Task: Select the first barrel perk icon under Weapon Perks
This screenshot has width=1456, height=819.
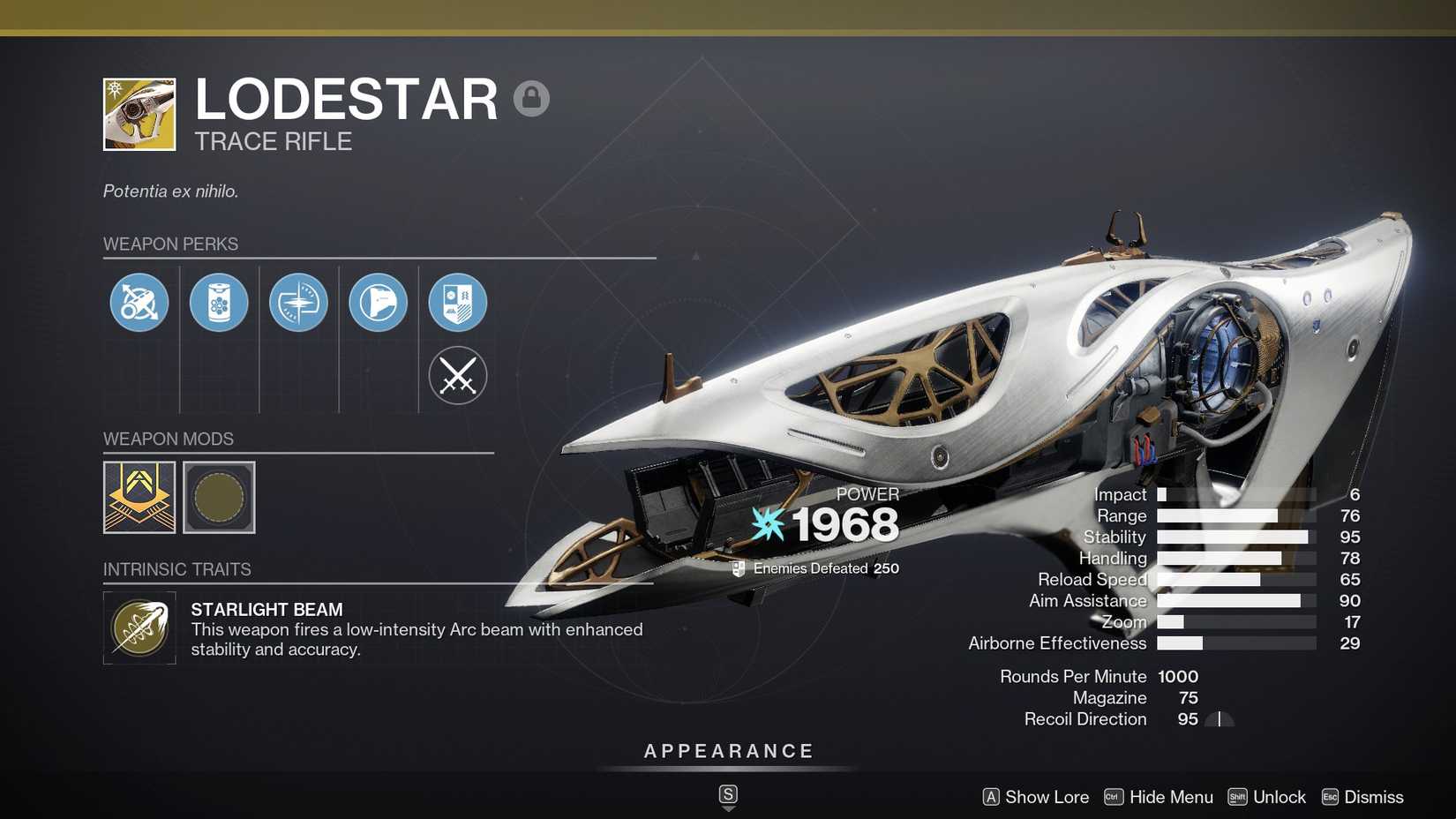Action: click(139, 302)
